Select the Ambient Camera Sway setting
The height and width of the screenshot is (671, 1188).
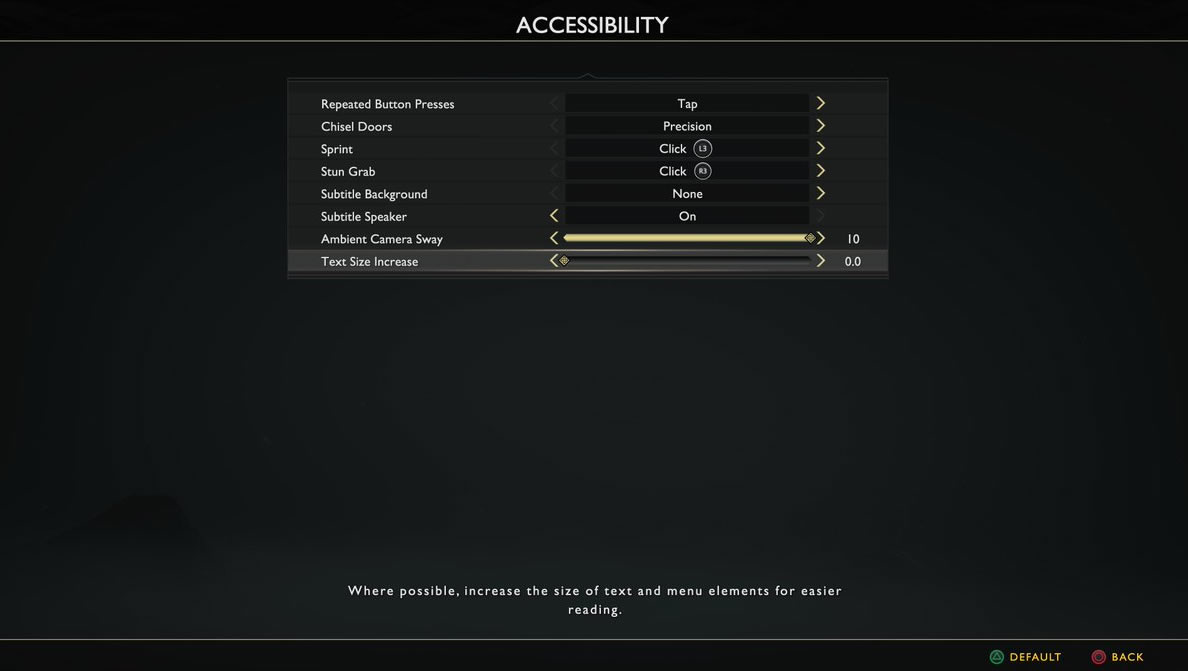(382, 239)
